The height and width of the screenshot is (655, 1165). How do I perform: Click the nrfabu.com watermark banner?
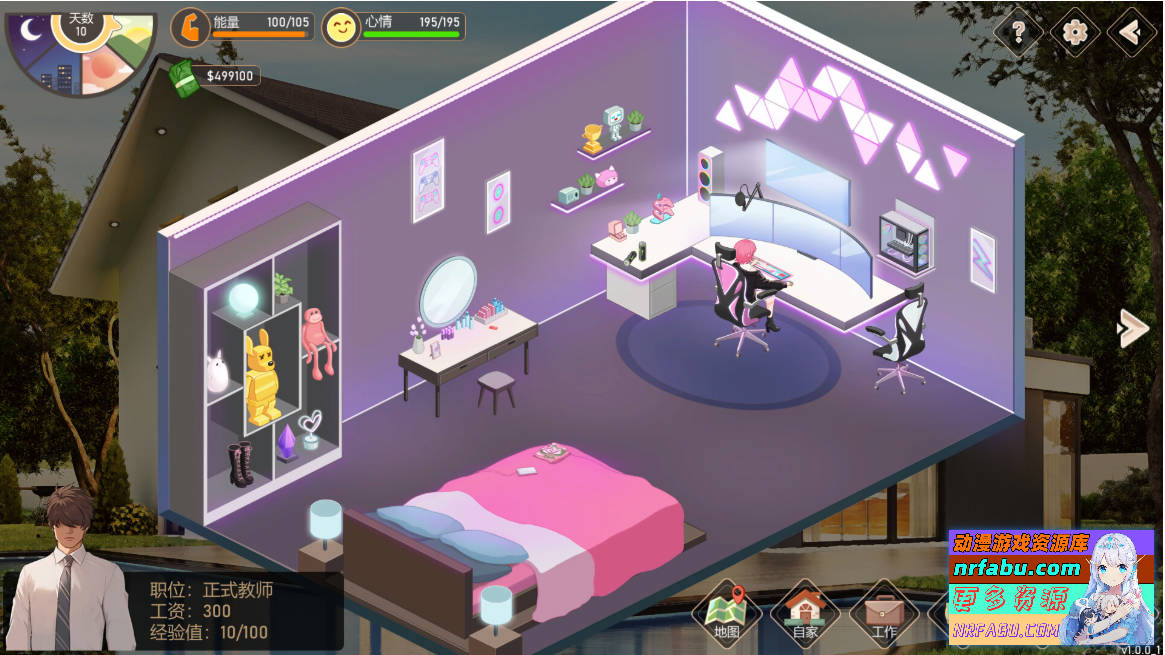tap(1050, 587)
